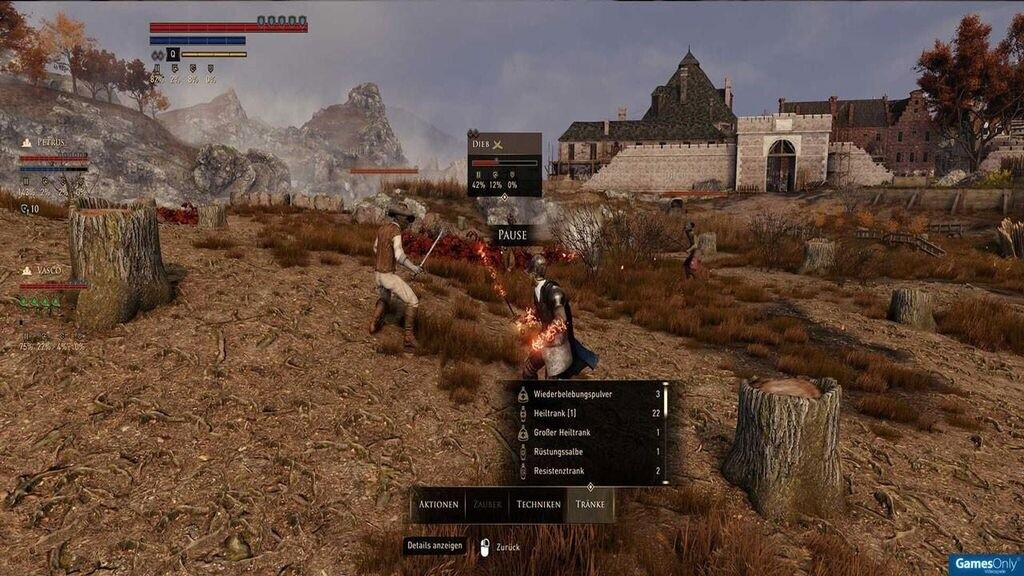Click the Details anzeigen button
The image size is (1024, 576).
click(435, 546)
